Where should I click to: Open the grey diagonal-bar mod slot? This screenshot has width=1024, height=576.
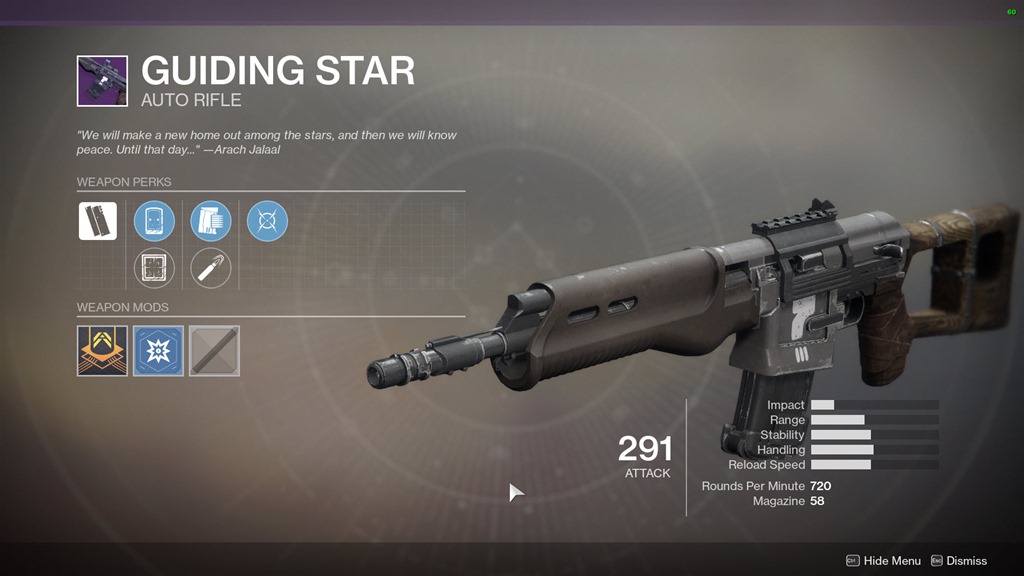point(214,351)
